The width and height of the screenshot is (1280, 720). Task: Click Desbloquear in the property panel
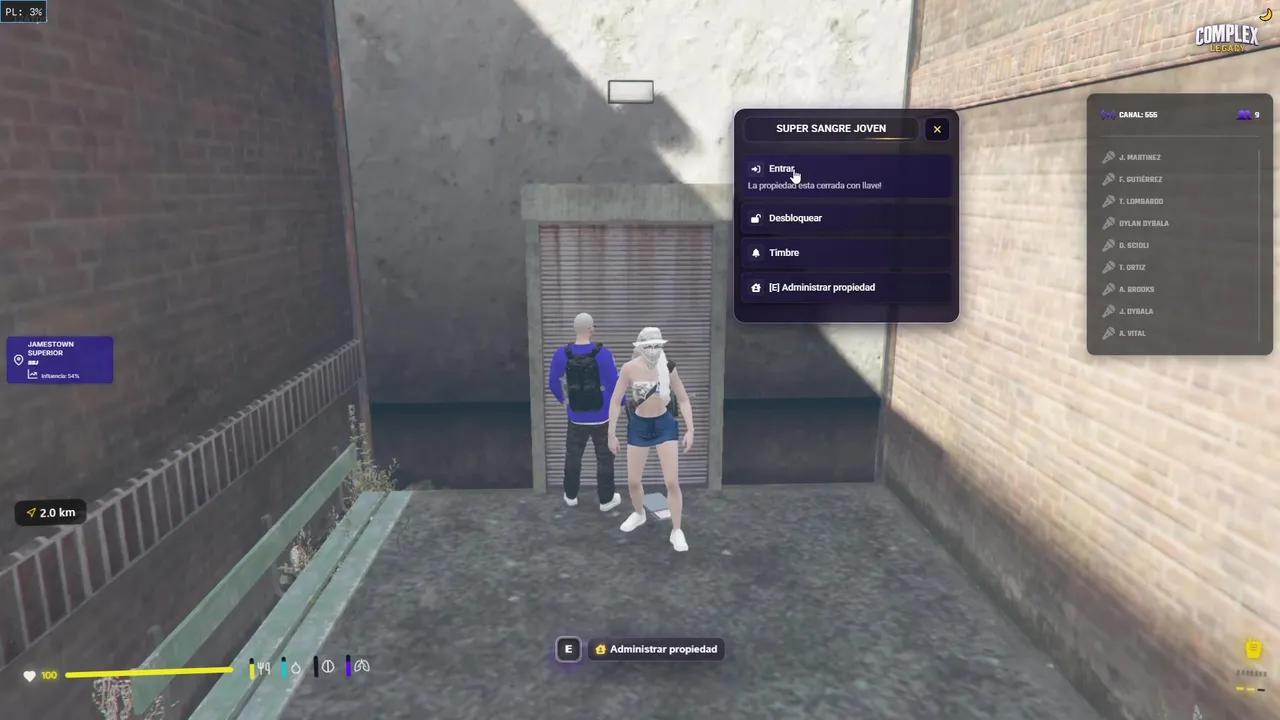pos(795,218)
